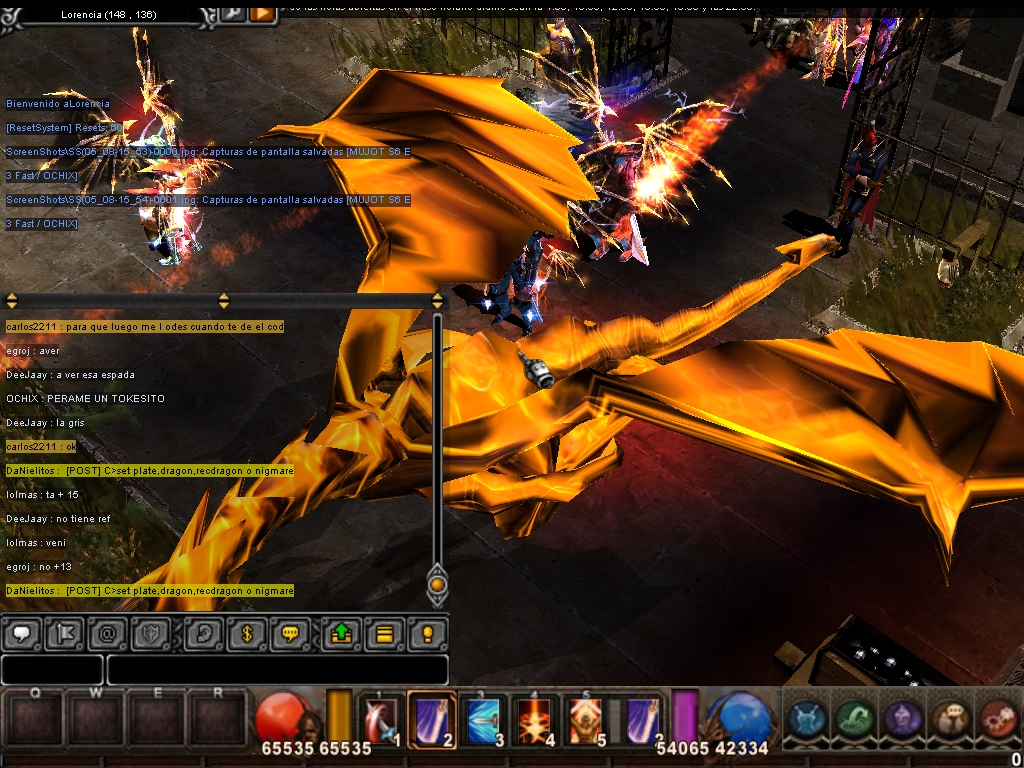This screenshot has width=1024, height=768.
Task: Open the purple helmet character menu icon
Action: pos(903,720)
